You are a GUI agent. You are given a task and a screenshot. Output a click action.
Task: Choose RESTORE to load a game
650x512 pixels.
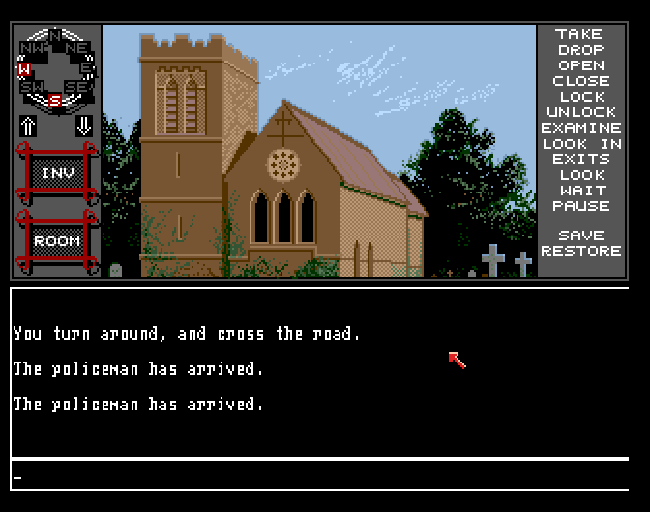tap(581, 251)
